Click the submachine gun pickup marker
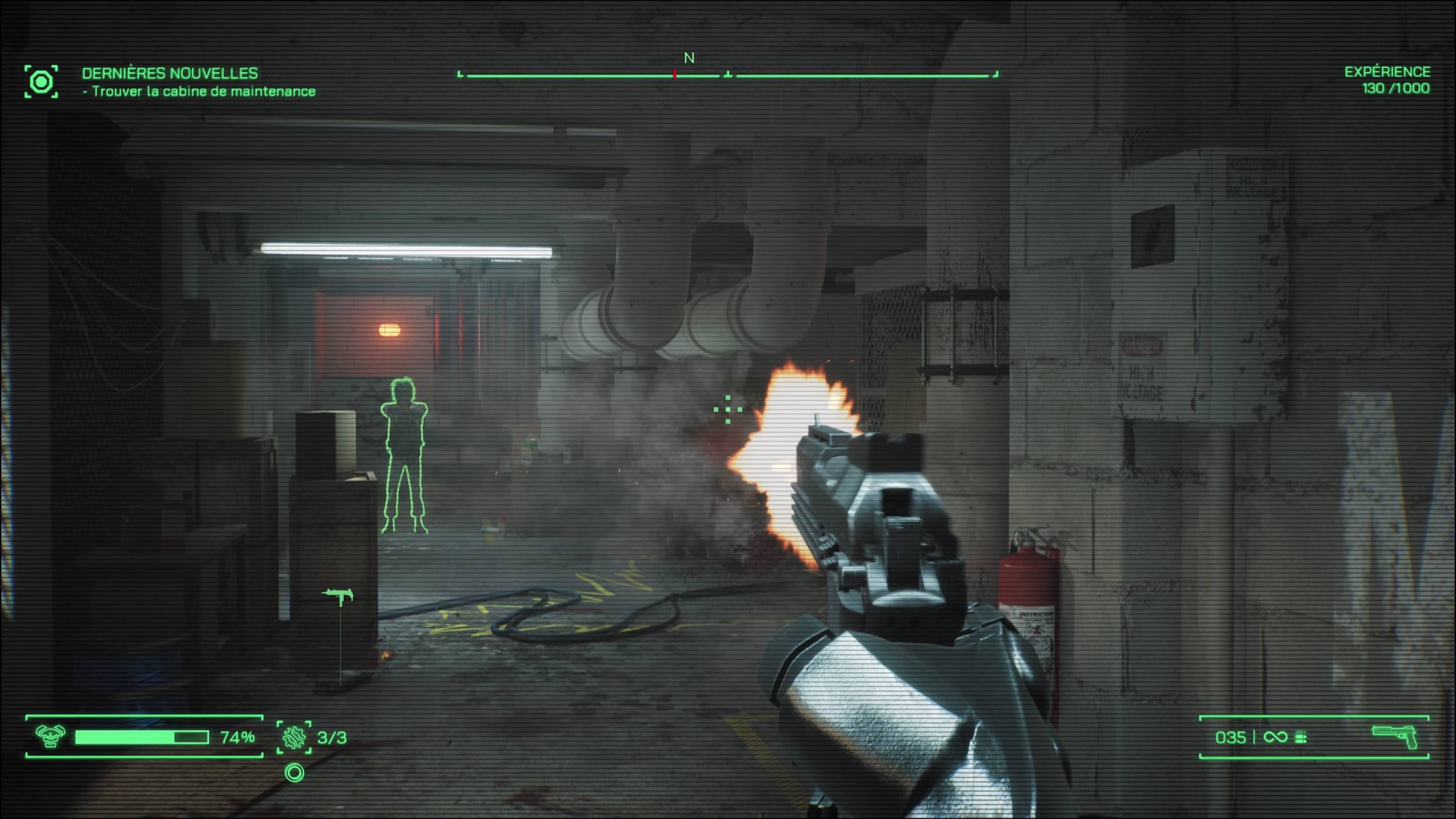Viewport: 1456px width, 819px height. coord(338,595)
